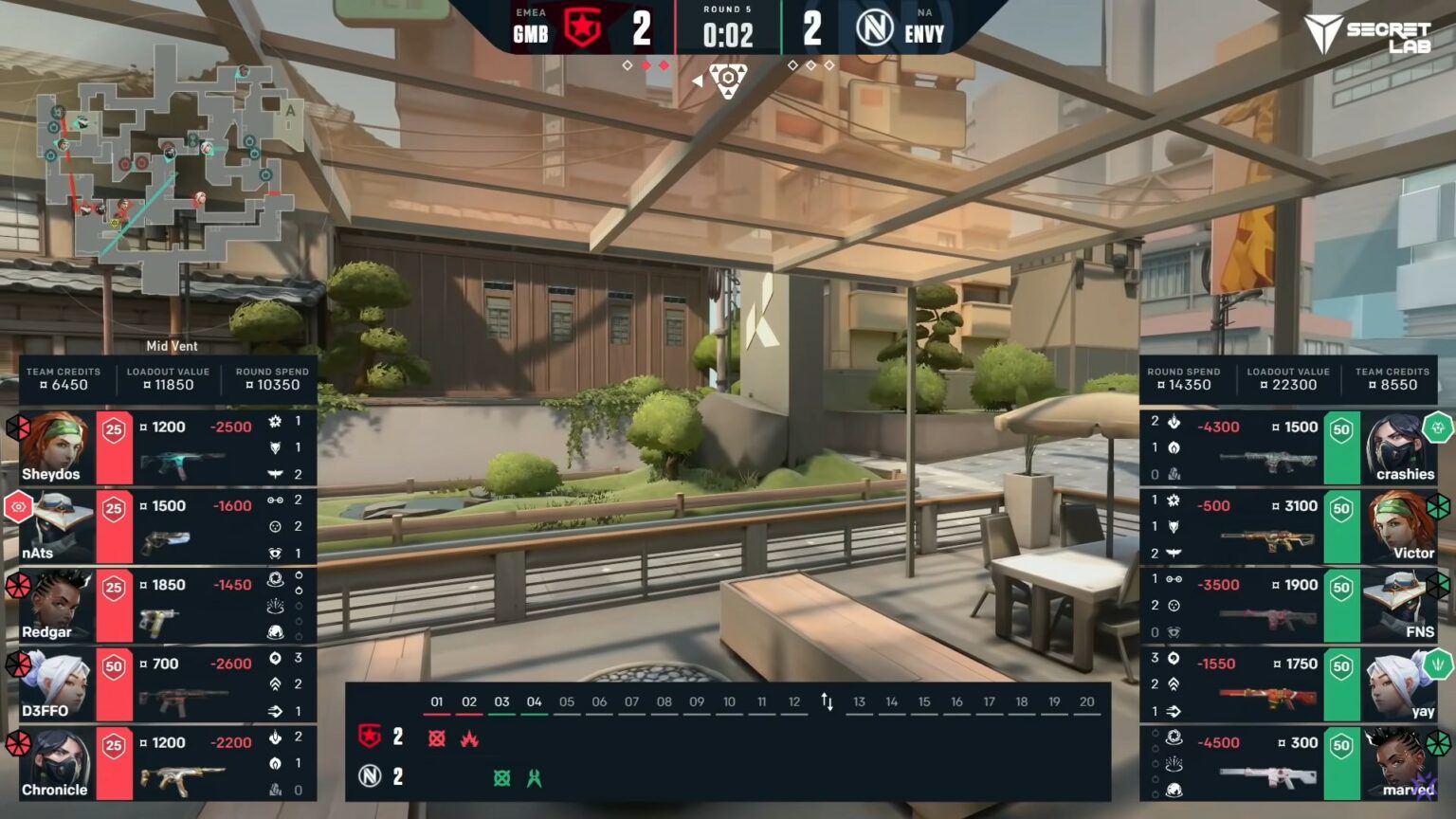Click Chronicle's player portrait
This screenshot has width=1456, height=819.
[55, 761]
